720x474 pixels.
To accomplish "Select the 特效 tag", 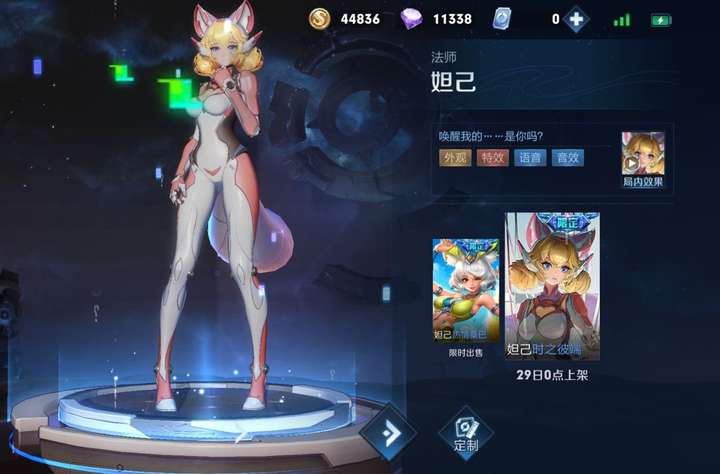I will tap(492, 157).
